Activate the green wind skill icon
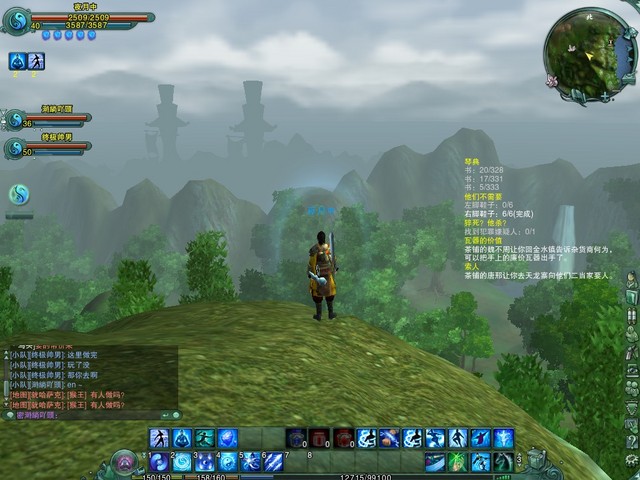 [457, 462]
